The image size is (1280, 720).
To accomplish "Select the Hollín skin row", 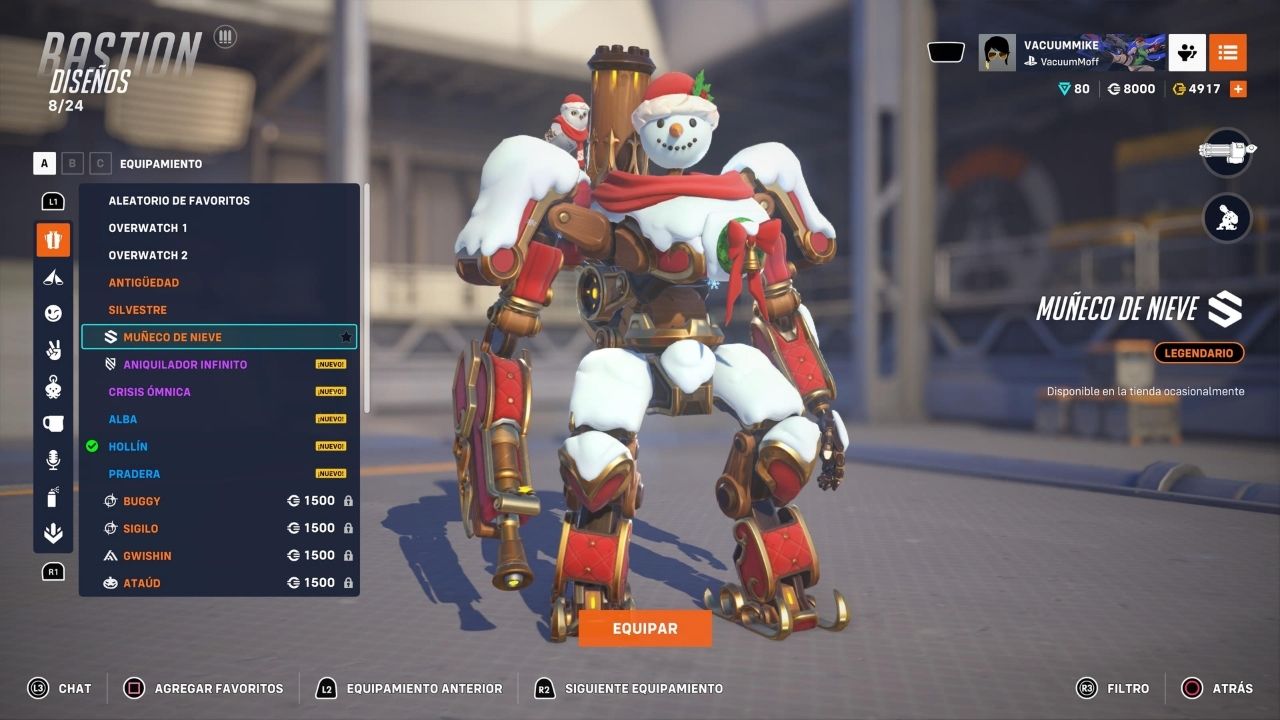I will tap(128, 447).
